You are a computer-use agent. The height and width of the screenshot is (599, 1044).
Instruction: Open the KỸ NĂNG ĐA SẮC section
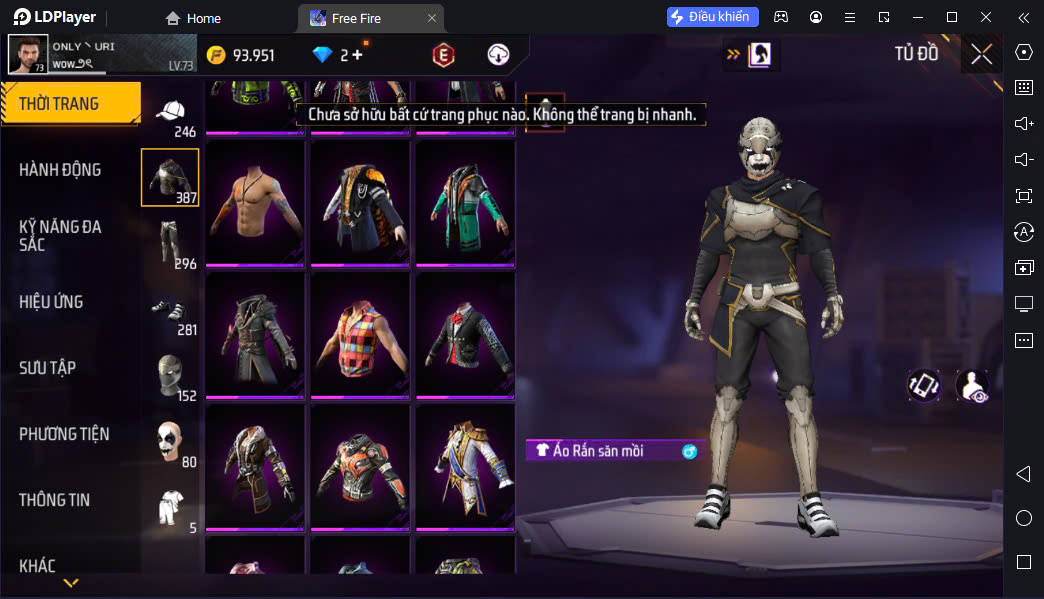pos(60,236)
